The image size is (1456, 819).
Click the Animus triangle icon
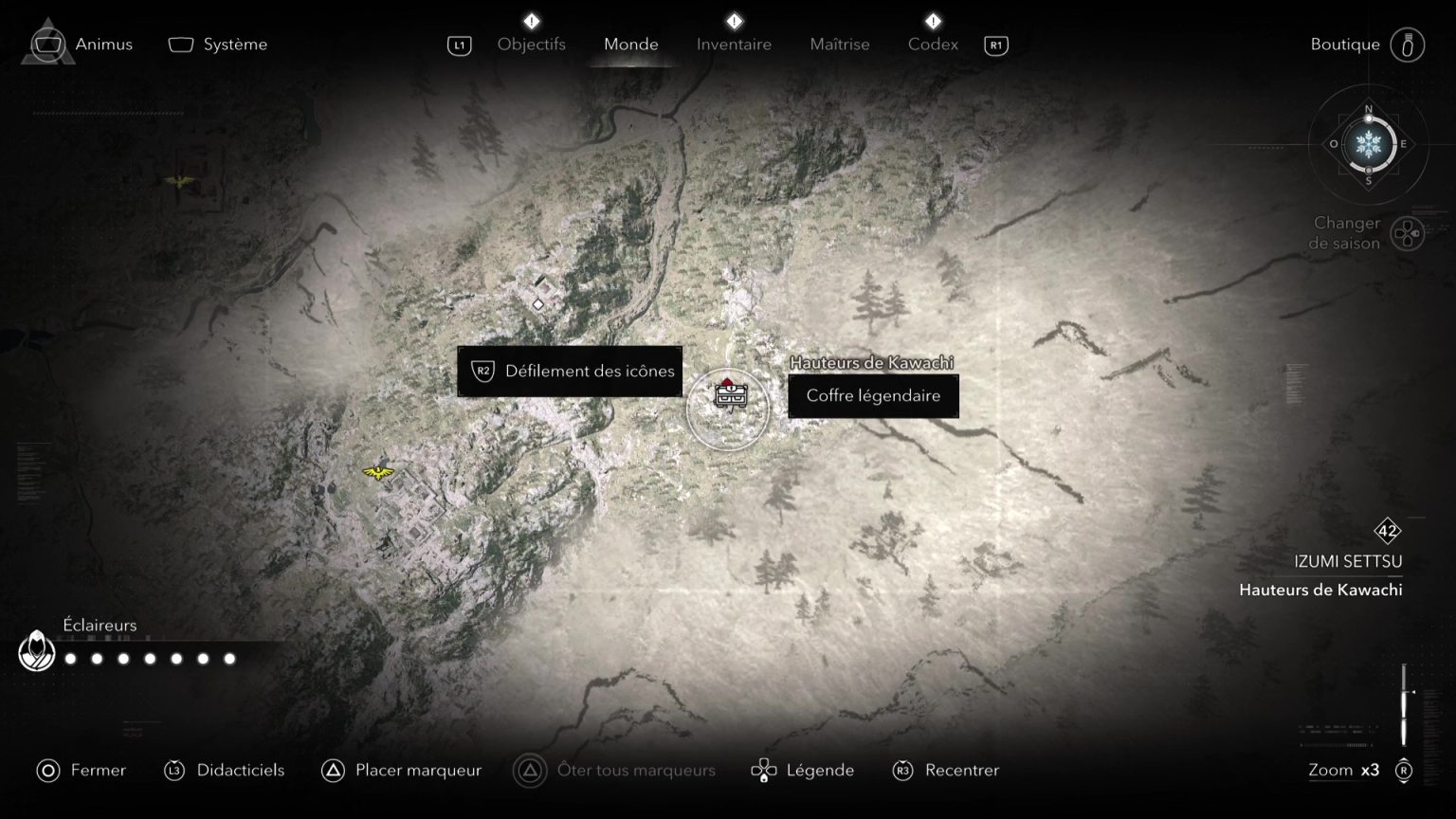(x=46, y=43)
